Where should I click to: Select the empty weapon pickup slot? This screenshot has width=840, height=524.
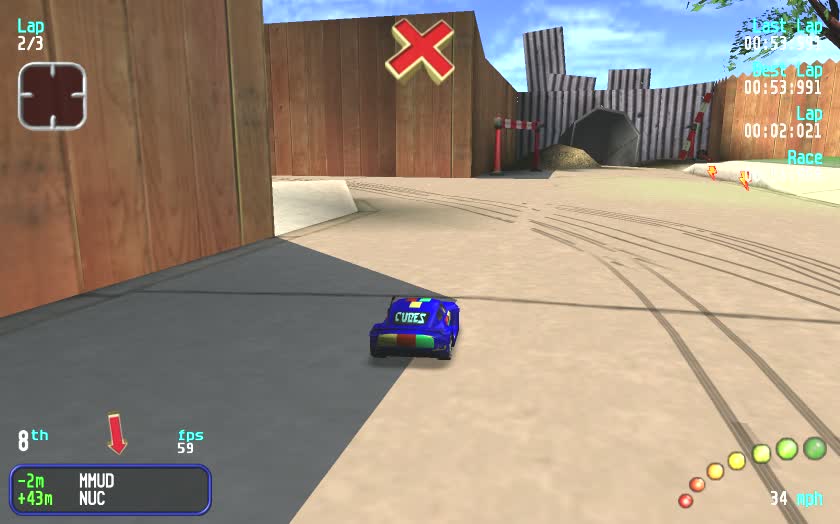click(x=52, y=96)
